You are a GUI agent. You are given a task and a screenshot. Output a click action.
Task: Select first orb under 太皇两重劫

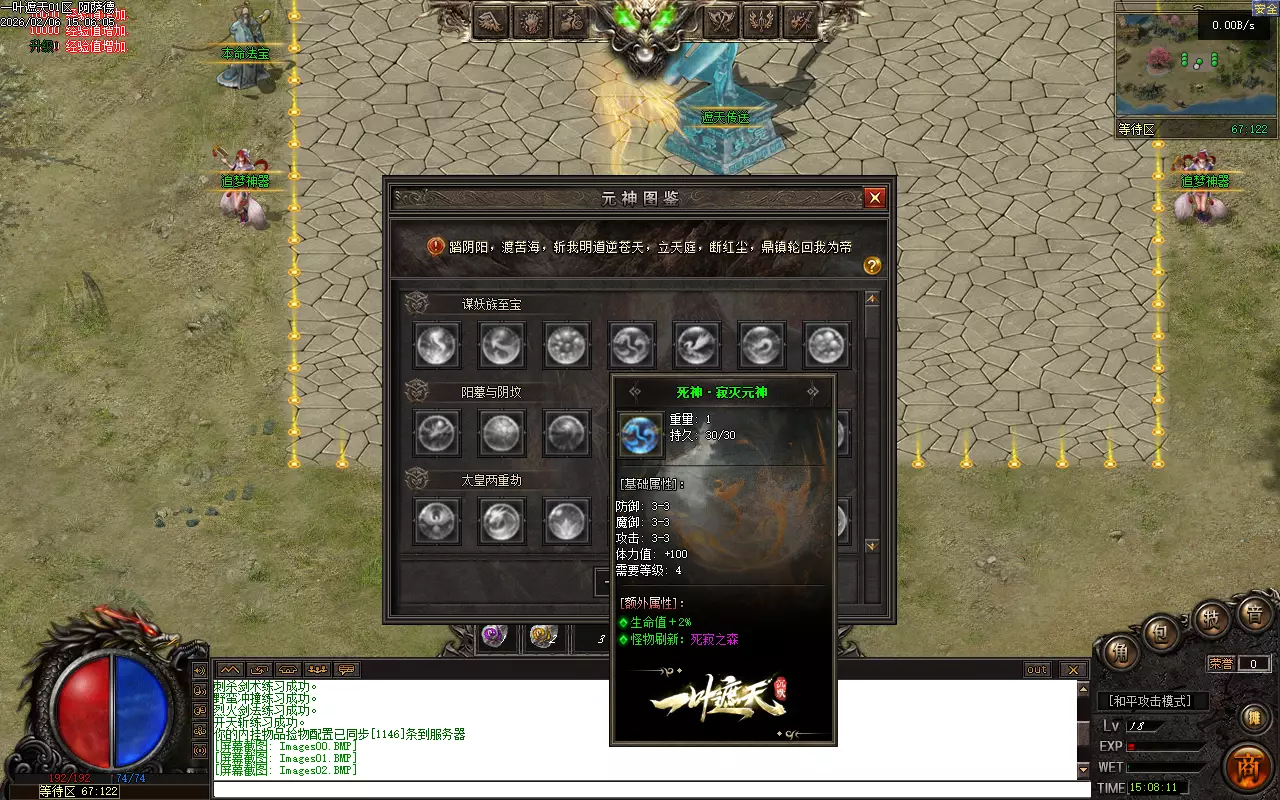click(x=437, y=521)
